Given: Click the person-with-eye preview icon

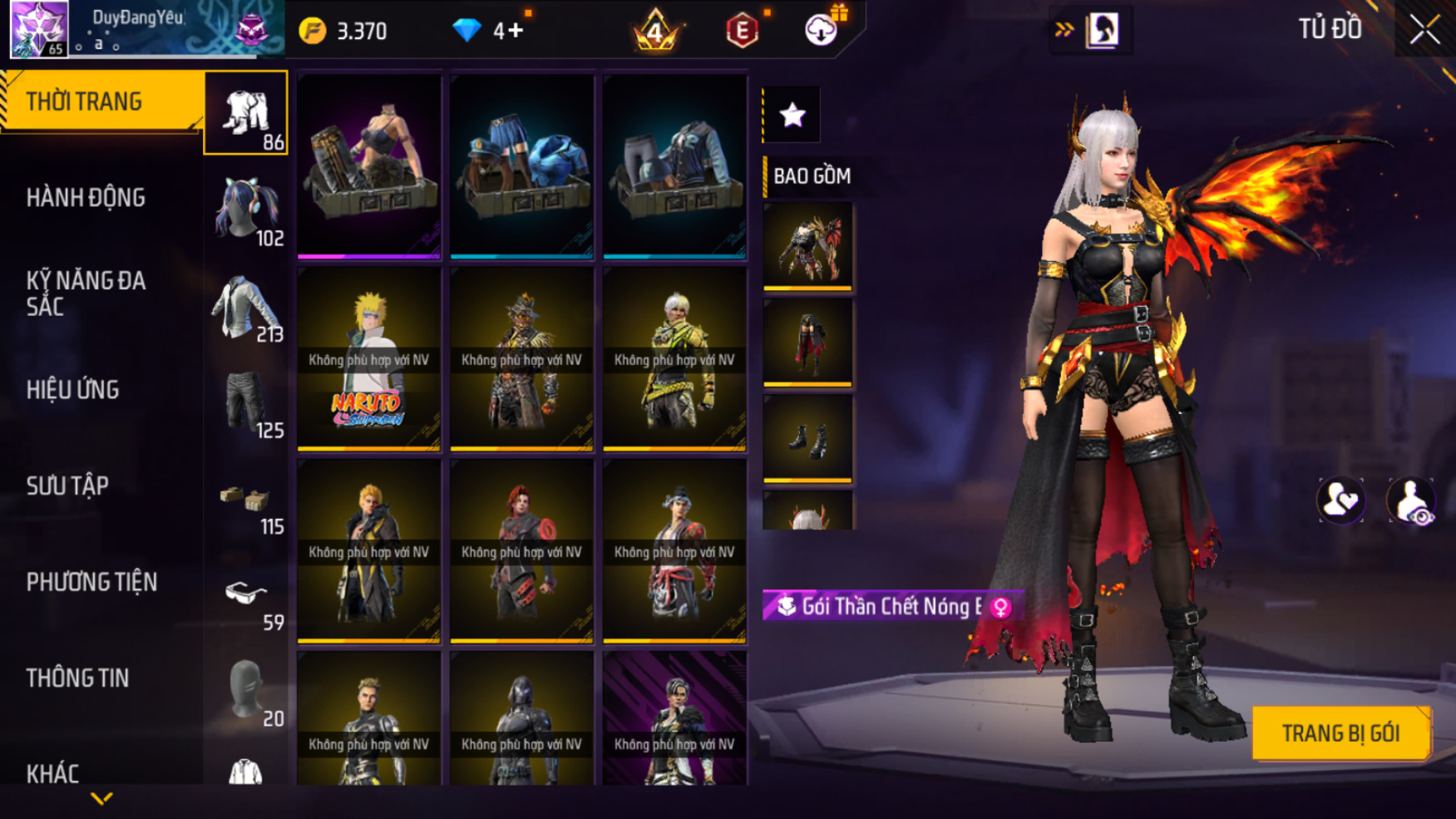Looking at the screenshot, I should [x=1410, y=501].
